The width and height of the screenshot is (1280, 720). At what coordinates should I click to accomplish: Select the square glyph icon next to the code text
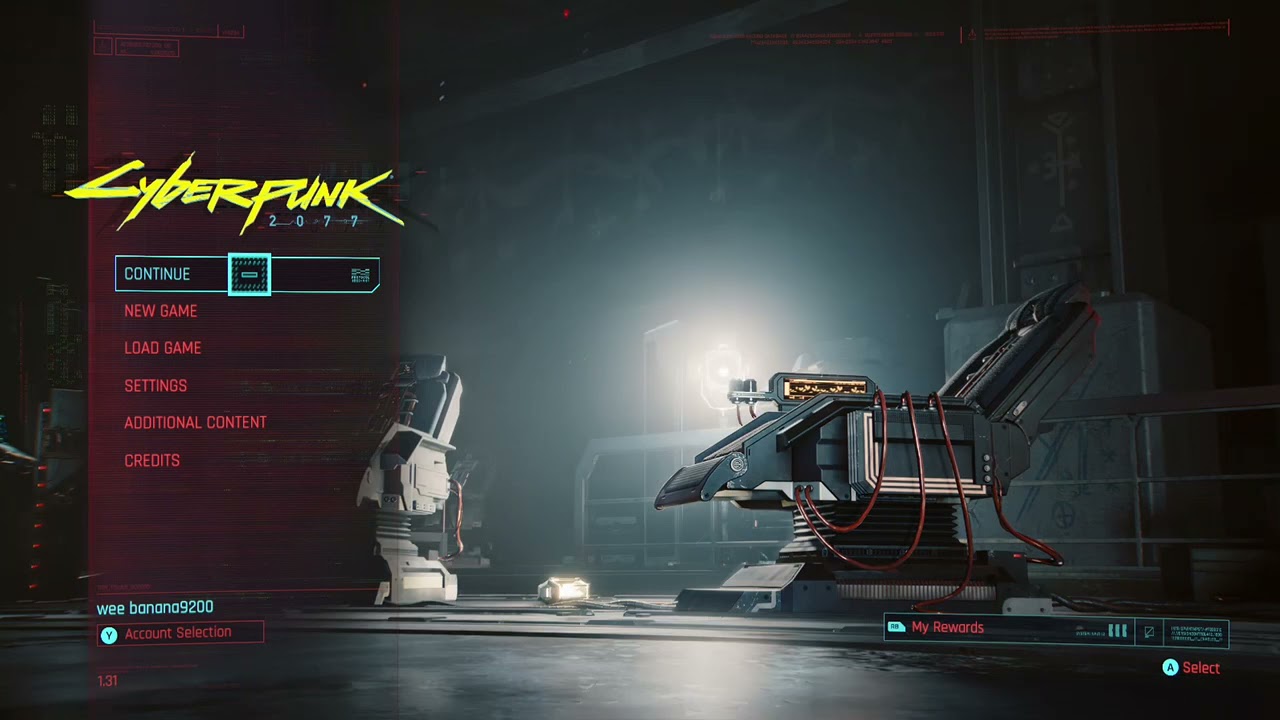tap(1149, 632)
